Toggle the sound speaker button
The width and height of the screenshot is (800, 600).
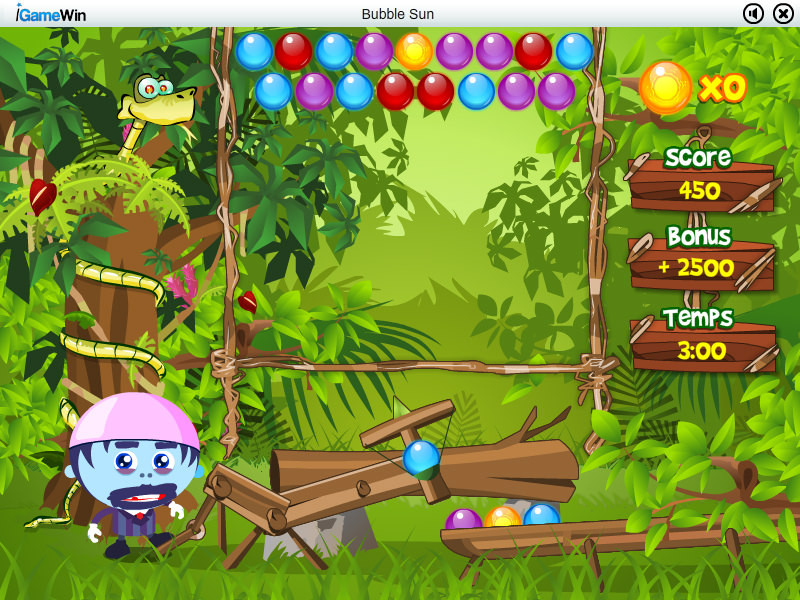[753, 13]
